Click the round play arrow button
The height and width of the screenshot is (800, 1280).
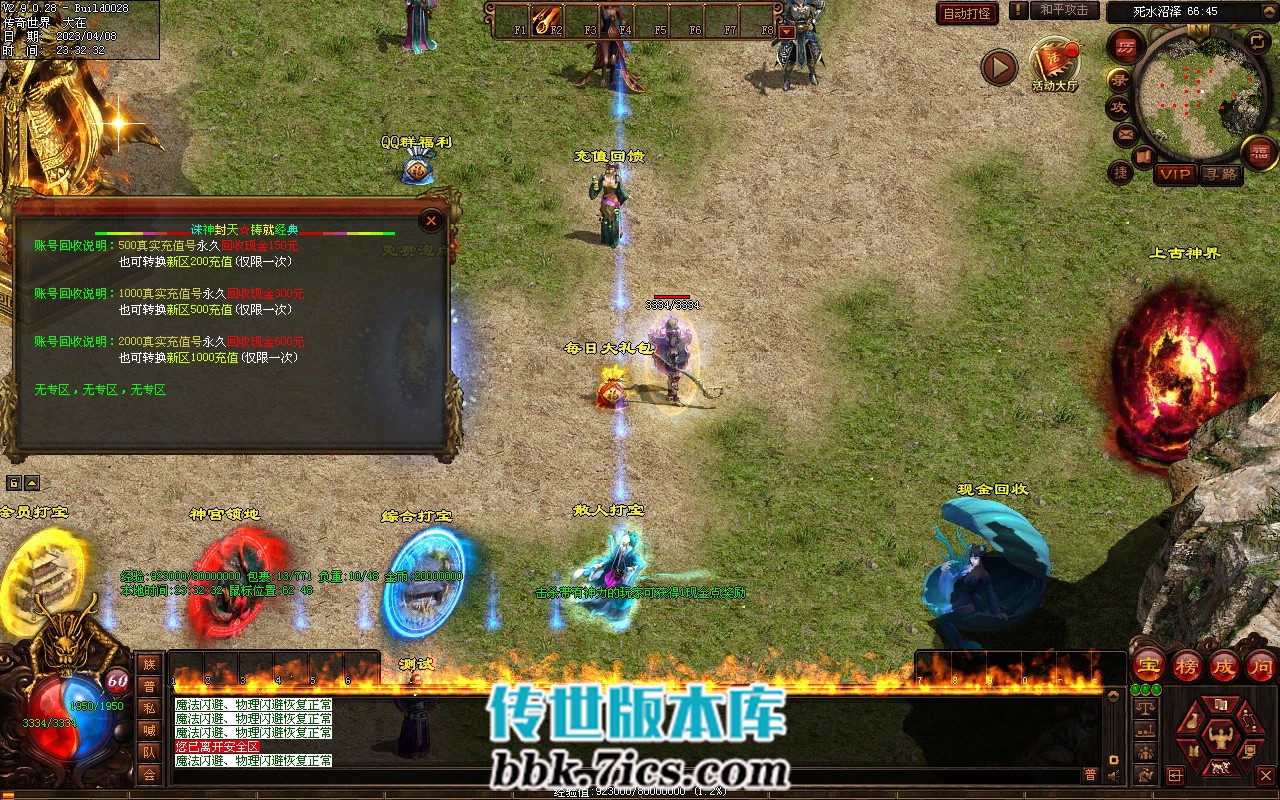[998, 67]
